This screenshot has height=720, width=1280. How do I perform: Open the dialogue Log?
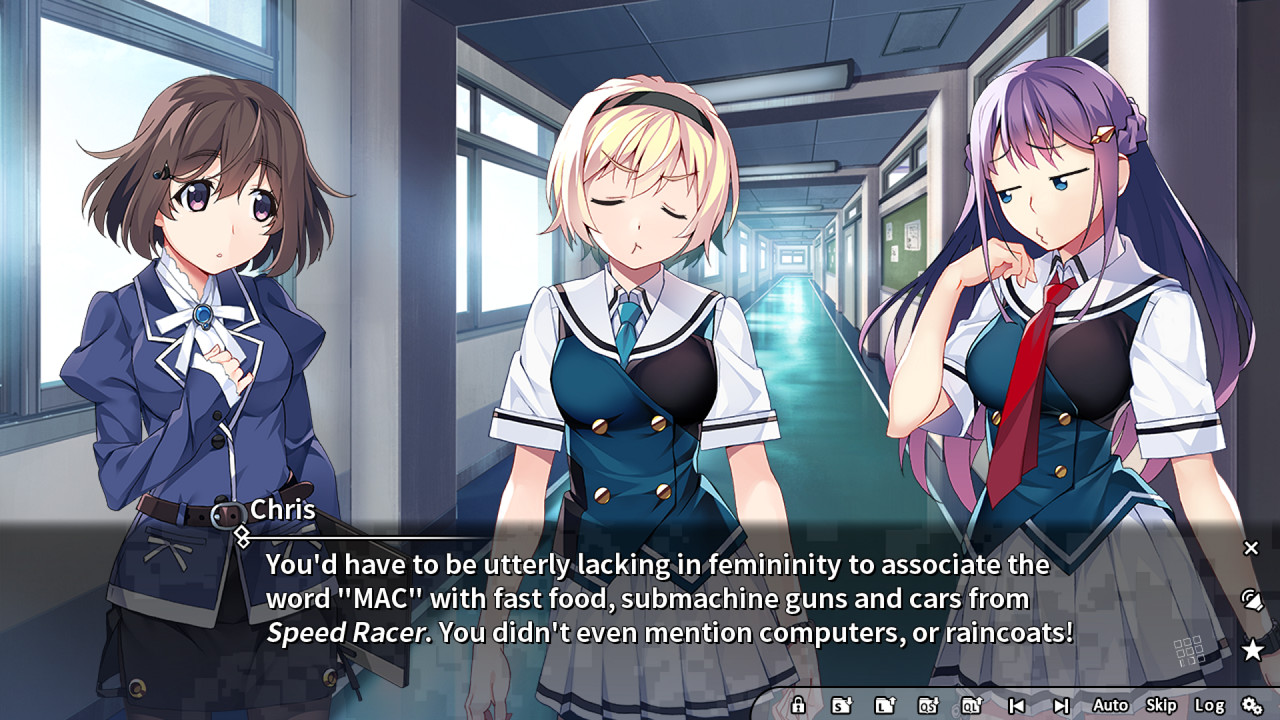pos(1209,705)
